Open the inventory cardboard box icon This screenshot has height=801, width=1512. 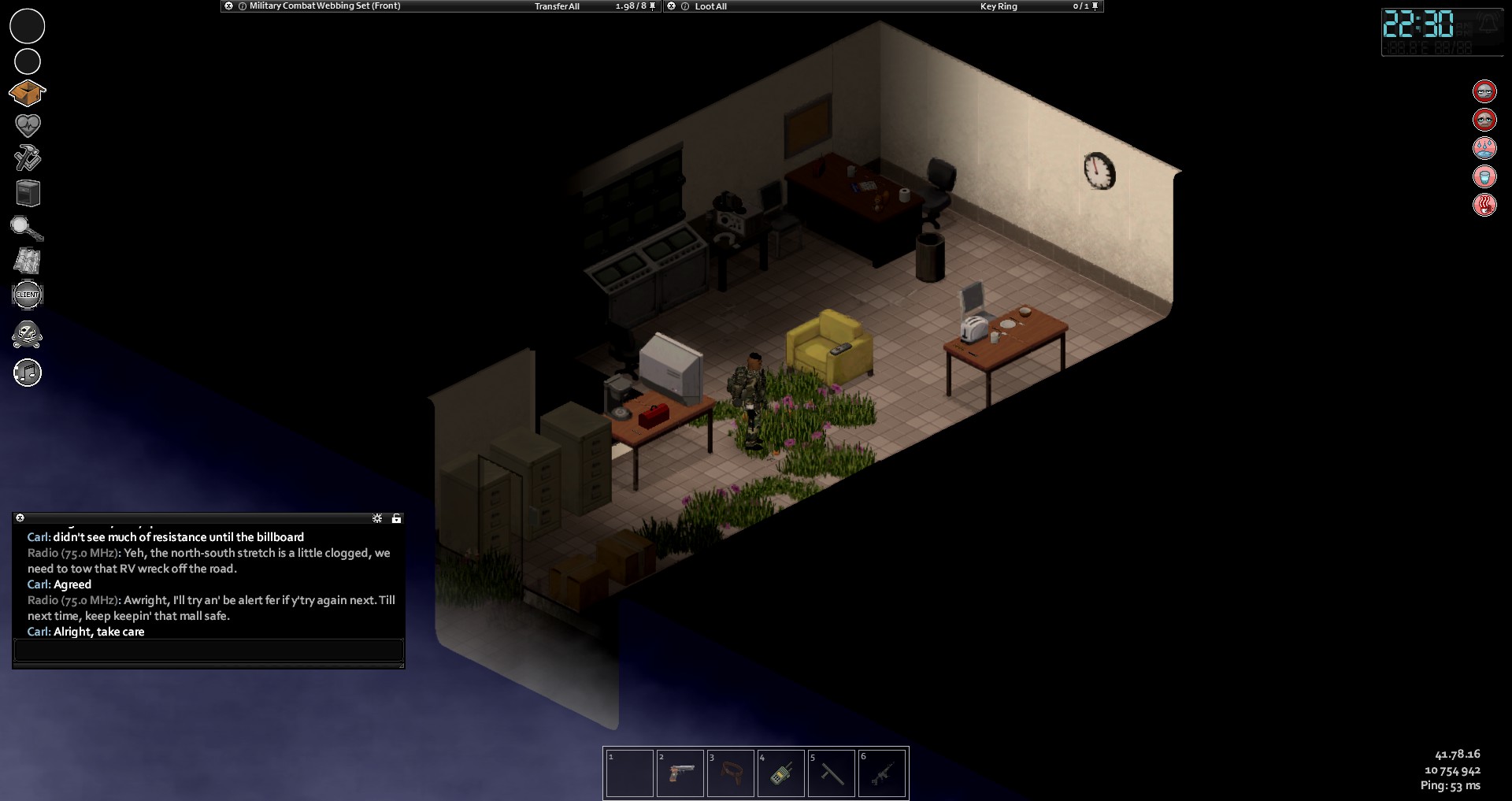pyautogui.click(x=28, y=93)
